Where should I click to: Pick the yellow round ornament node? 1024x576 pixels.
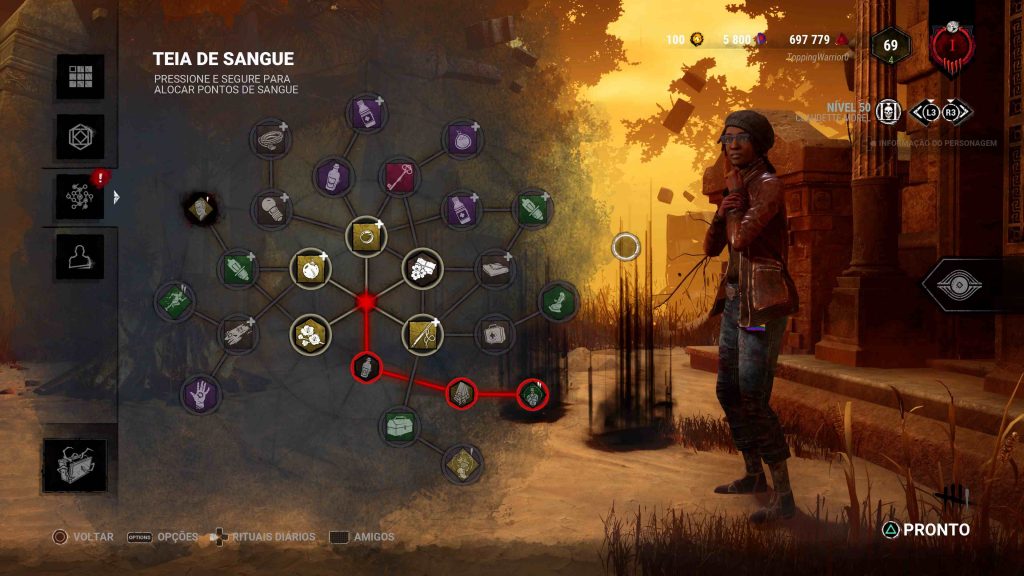tap(310, 269)
